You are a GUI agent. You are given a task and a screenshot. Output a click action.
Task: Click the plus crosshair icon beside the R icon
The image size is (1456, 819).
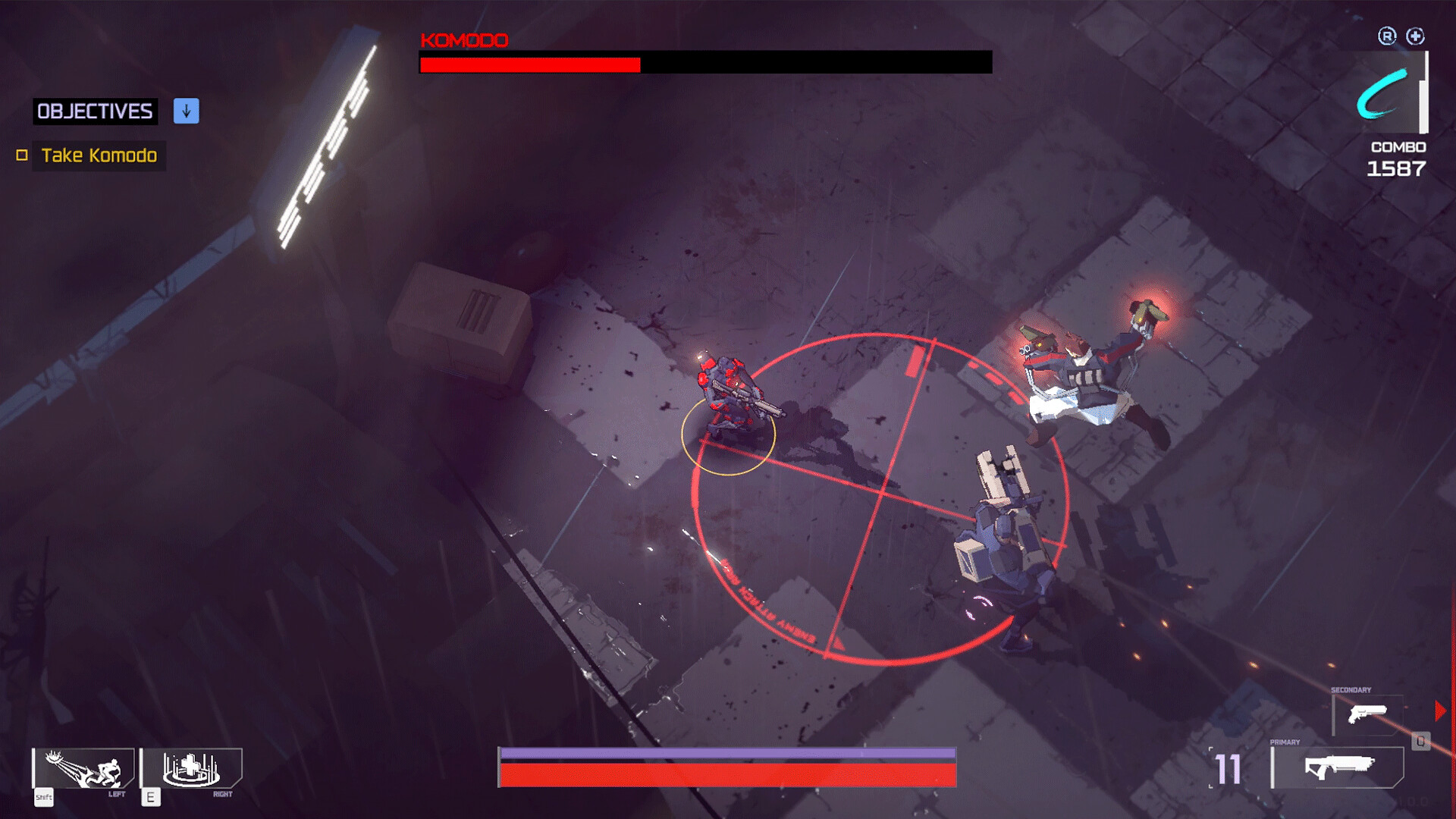tap(1415, 36)
